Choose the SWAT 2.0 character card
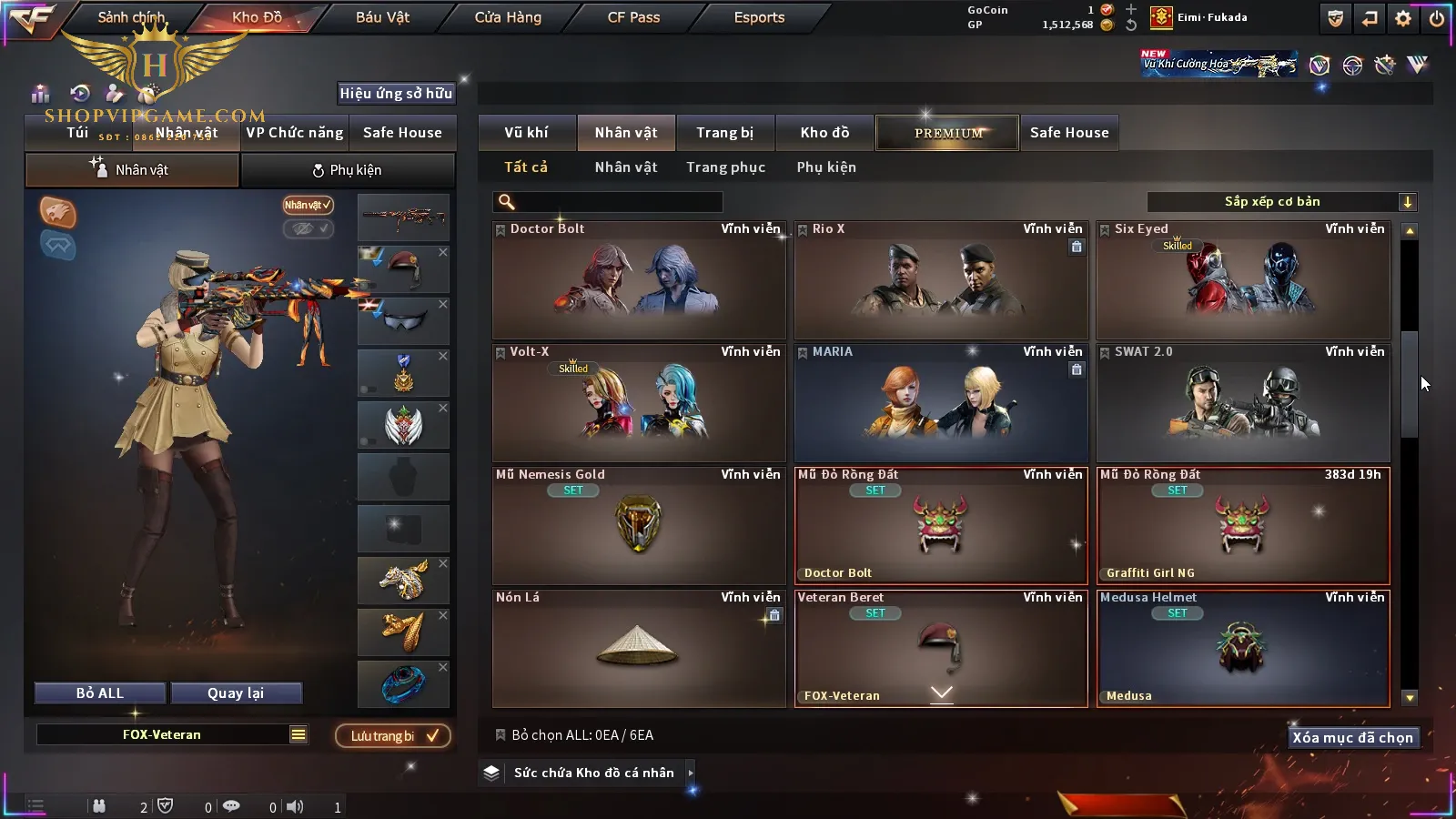The width and height of the screenshot is (1456, 819). (x=1243, y=403)
